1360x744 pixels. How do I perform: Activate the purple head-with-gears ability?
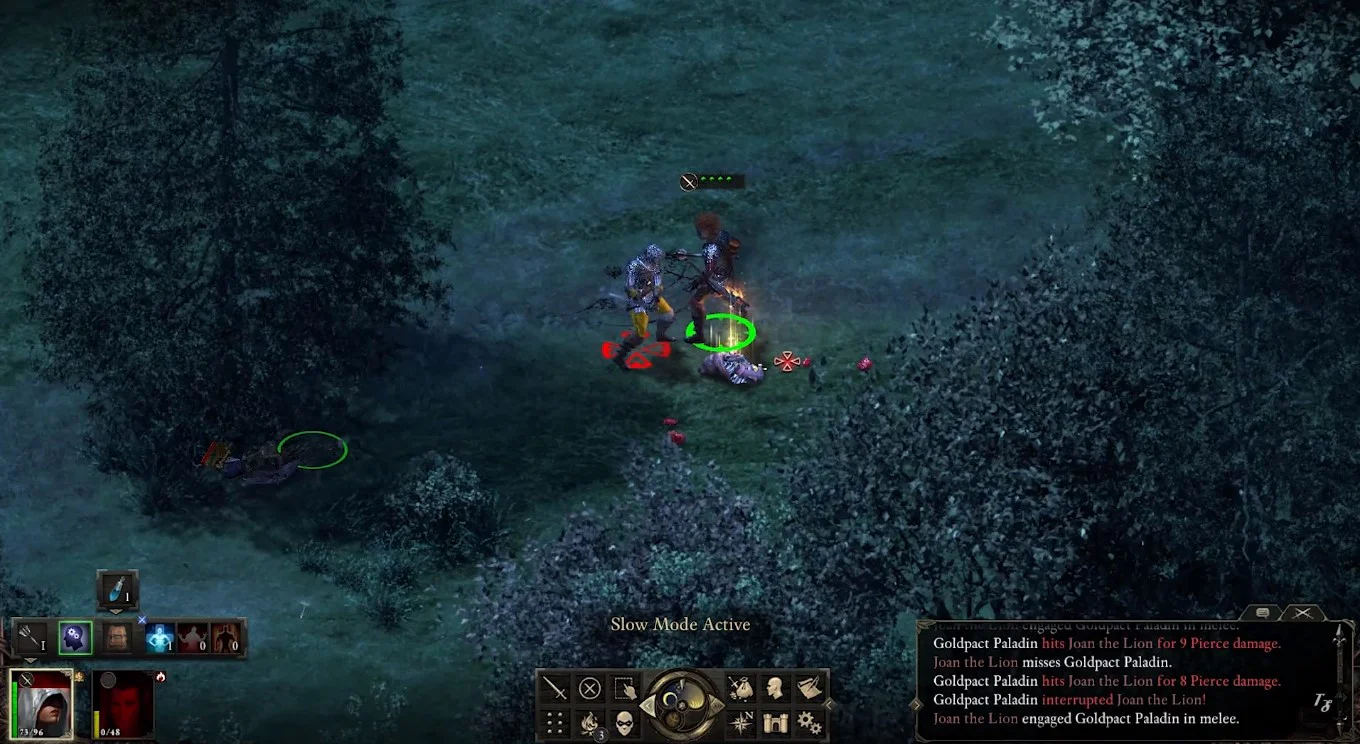pos(75,637)
